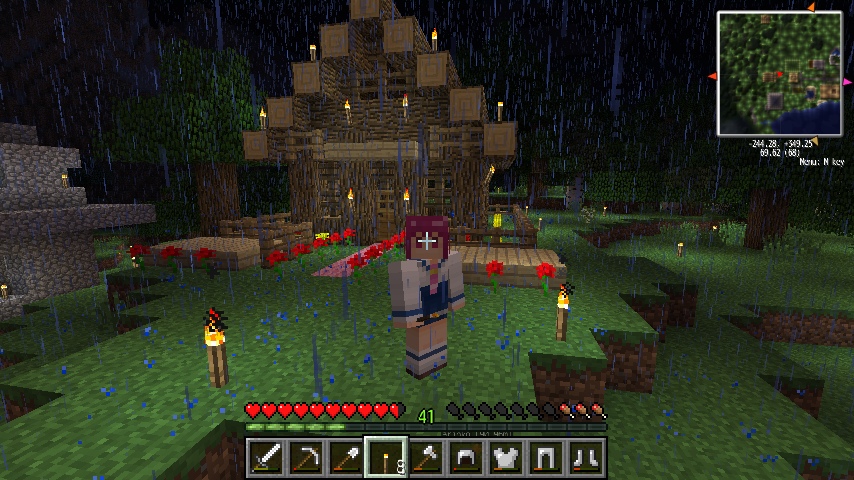The image size is (854, 480).
Task: Select the iron leggings slot
Action: (545, 458)
